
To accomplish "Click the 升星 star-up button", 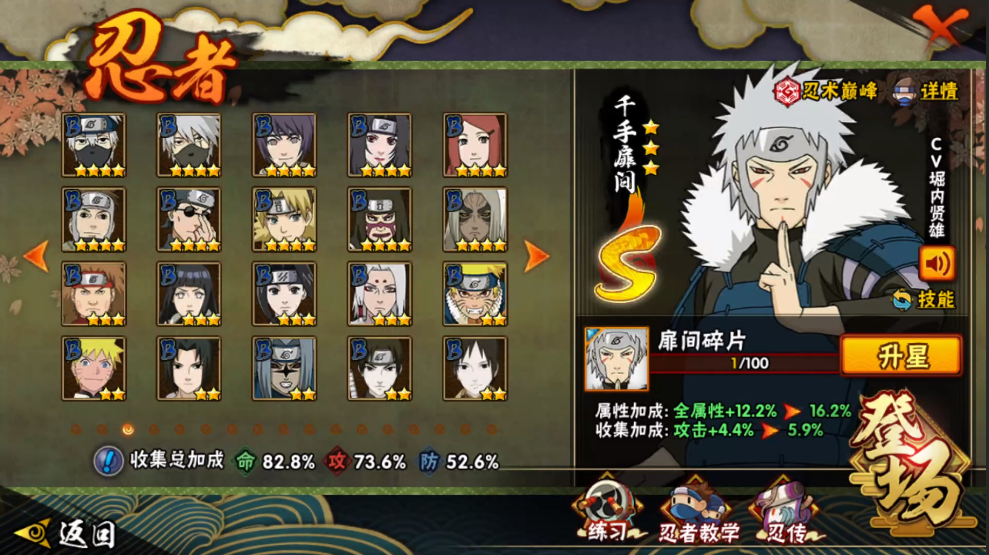I will click(900, 356).
